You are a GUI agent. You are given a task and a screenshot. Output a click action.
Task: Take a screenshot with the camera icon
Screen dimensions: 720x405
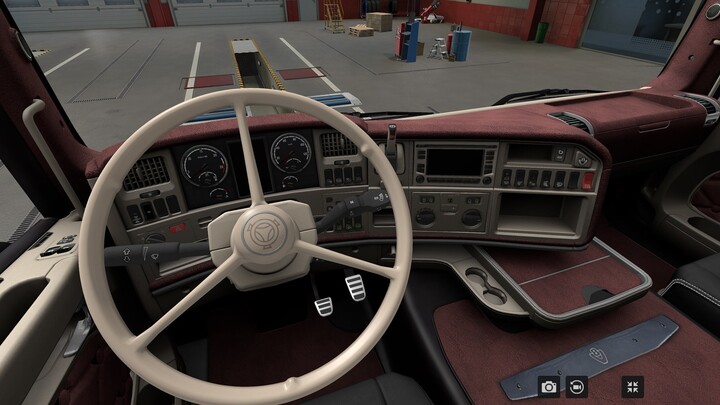[549, 386]
